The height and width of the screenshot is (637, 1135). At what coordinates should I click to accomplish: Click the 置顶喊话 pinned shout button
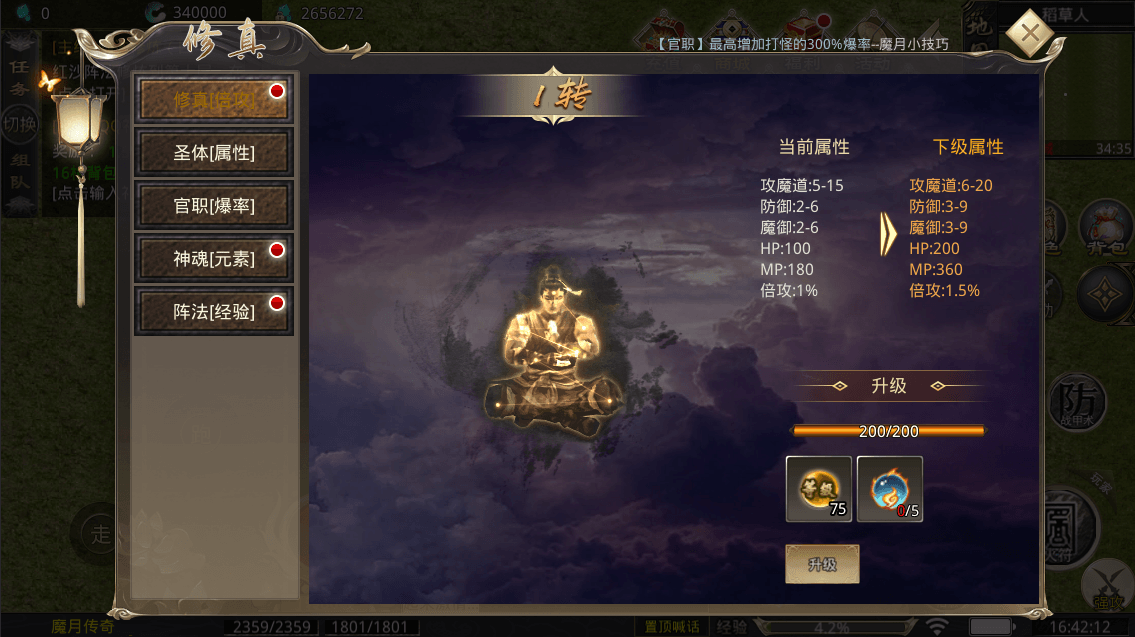pos(672,627)
